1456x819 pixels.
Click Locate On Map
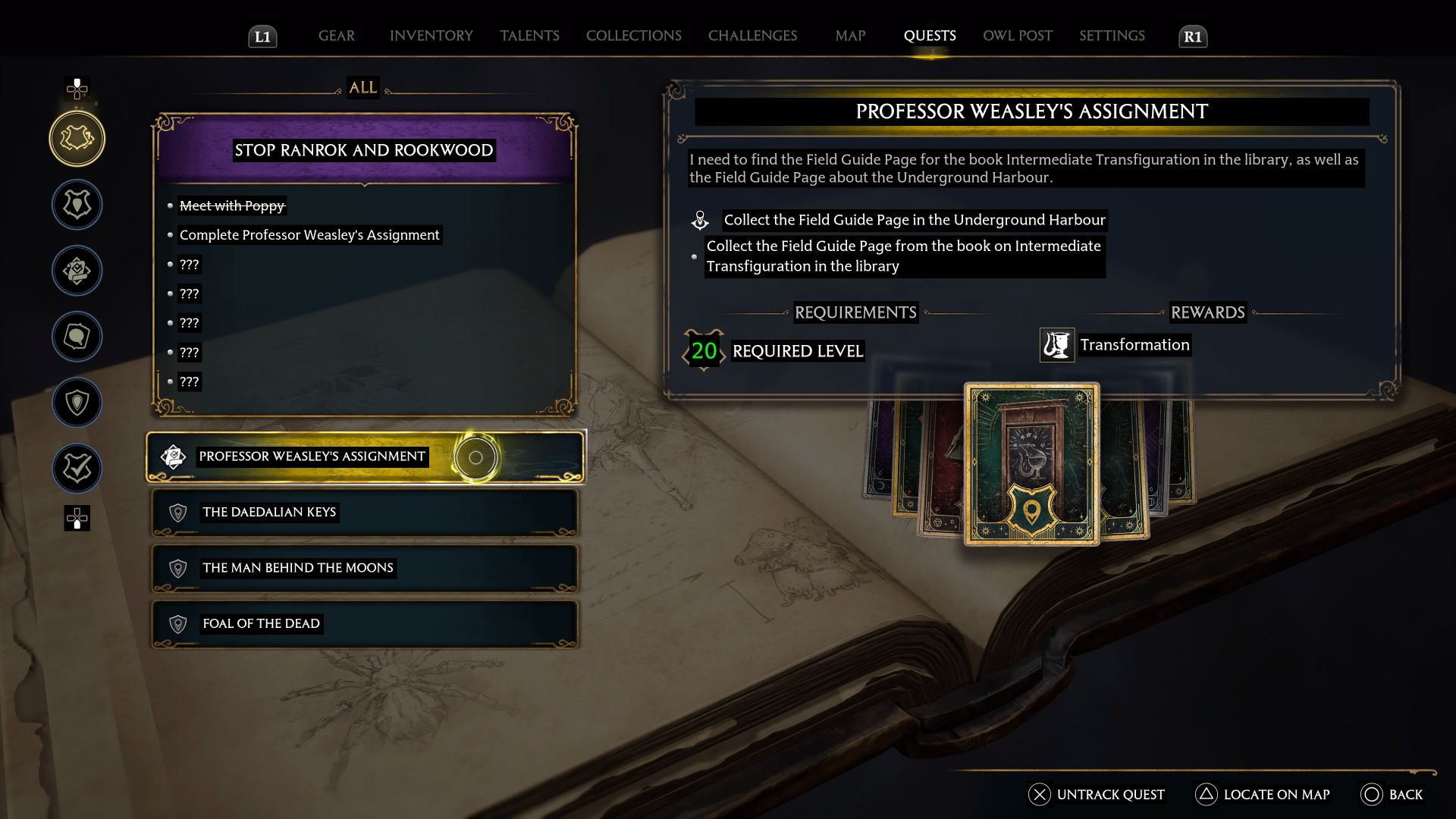coord(1262,795)
